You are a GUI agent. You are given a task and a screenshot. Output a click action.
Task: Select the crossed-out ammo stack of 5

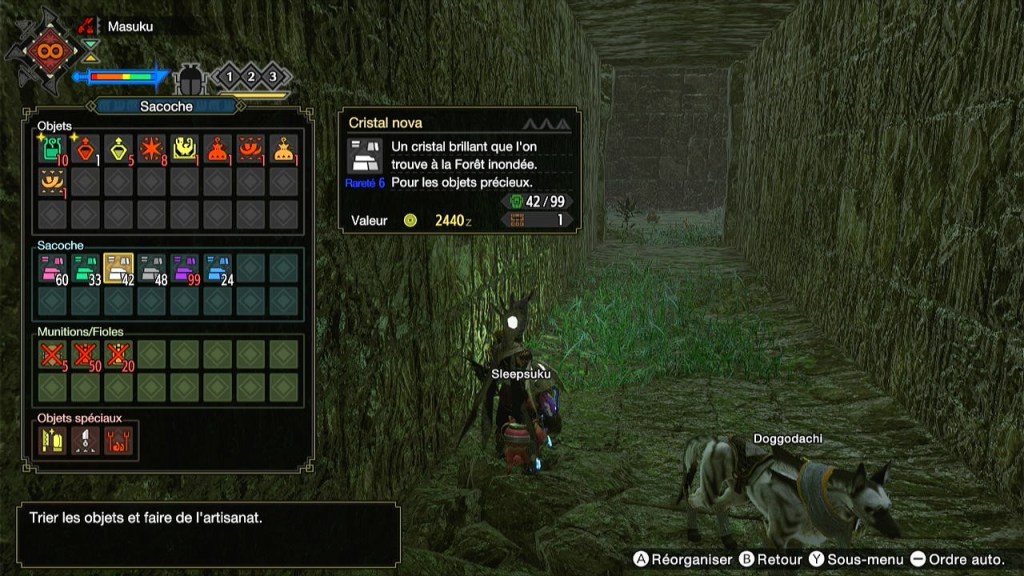(x=52, y=355)
